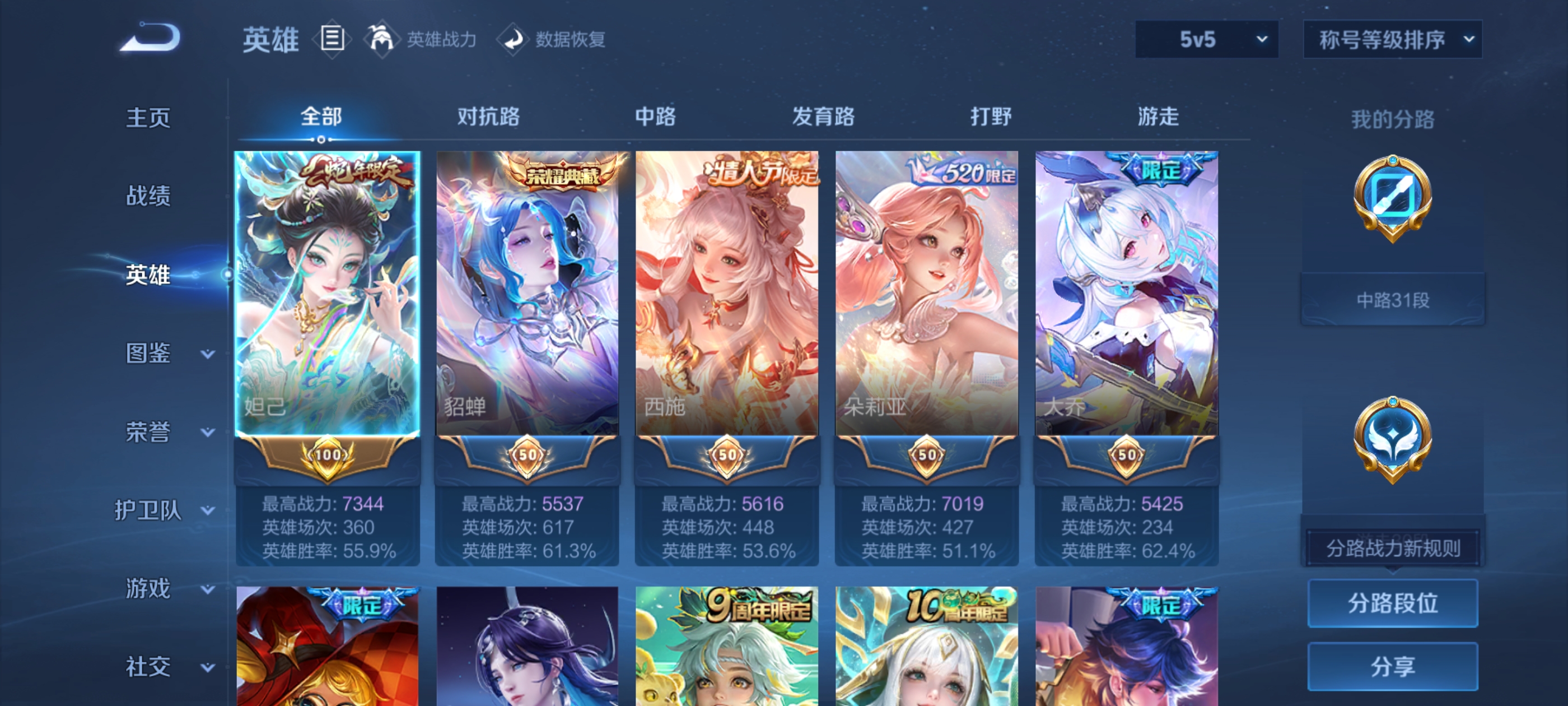Open the 主页 sidebar menu item
The height and width of the screenshot is (706, 1568).
pos(148,117)
